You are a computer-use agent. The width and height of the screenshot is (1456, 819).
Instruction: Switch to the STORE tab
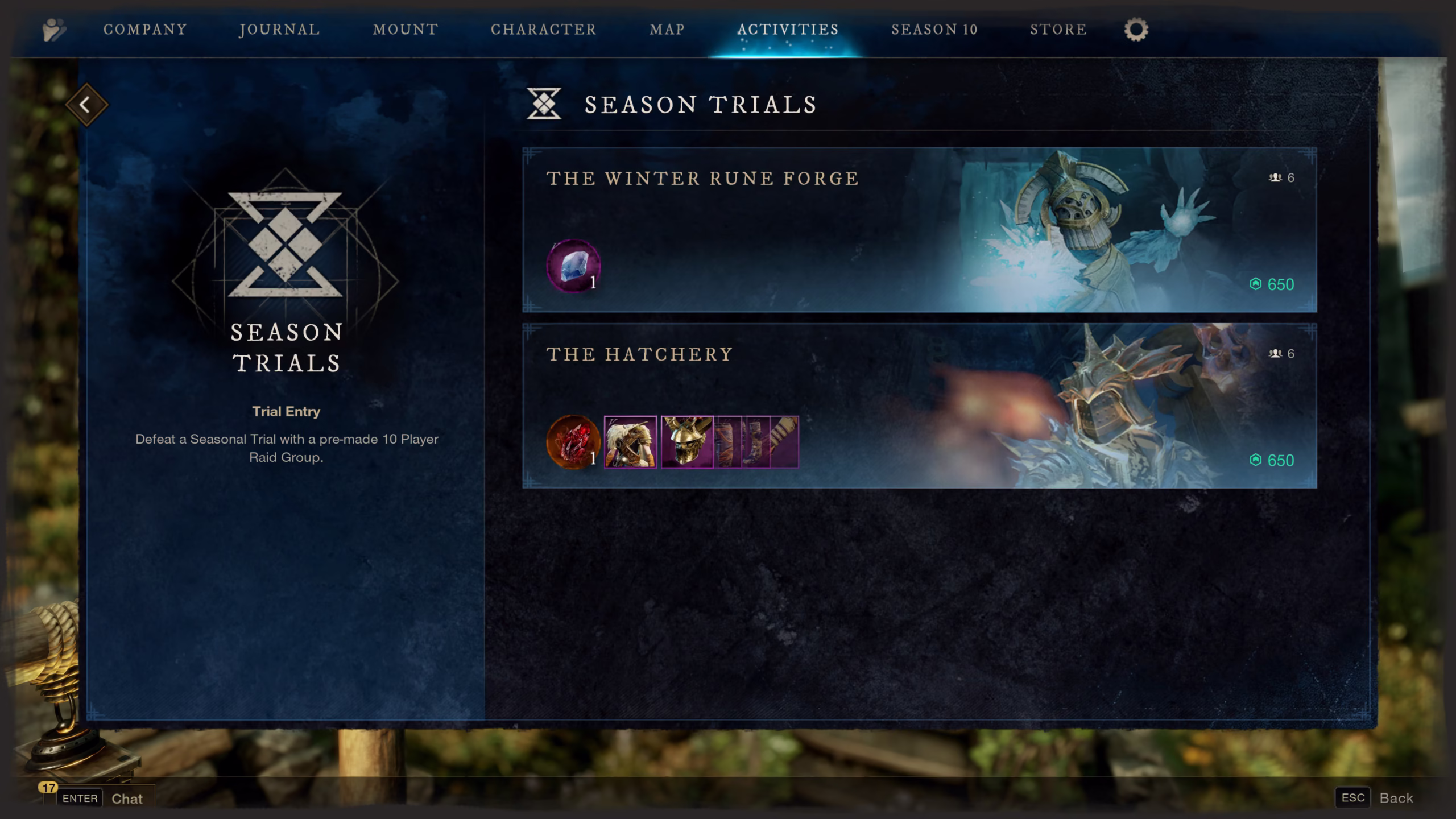pos(1057,30)
